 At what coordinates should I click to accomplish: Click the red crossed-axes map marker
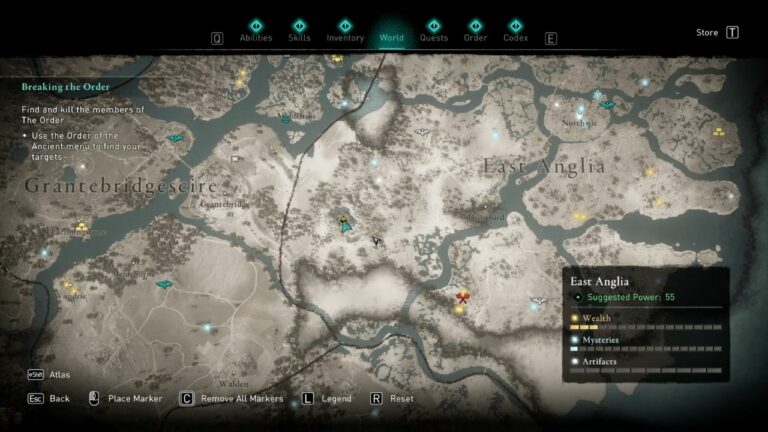click(x=462, y=297)
